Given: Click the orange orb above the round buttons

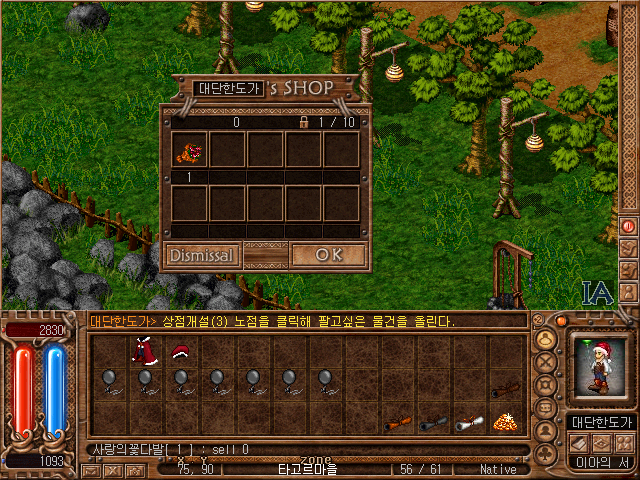Looking at the screenshot, I should 562,321.
